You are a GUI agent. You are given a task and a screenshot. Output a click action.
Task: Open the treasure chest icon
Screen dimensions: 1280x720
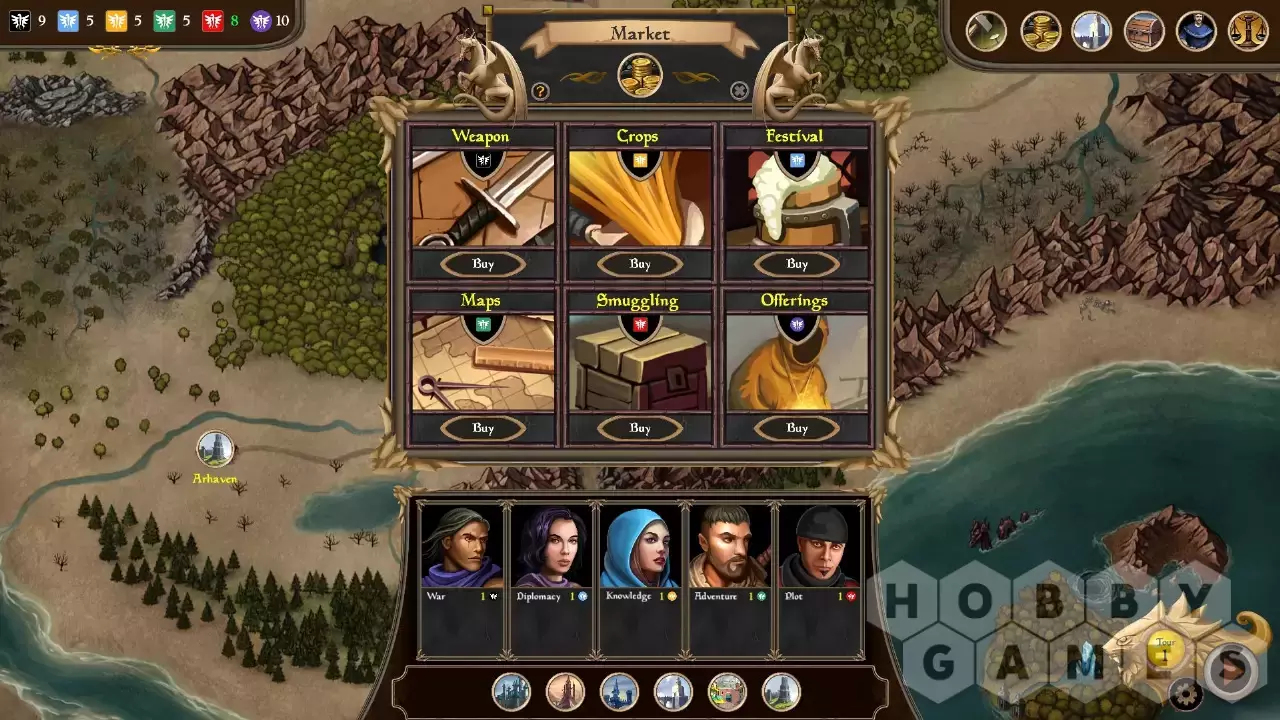point(1144,31)
